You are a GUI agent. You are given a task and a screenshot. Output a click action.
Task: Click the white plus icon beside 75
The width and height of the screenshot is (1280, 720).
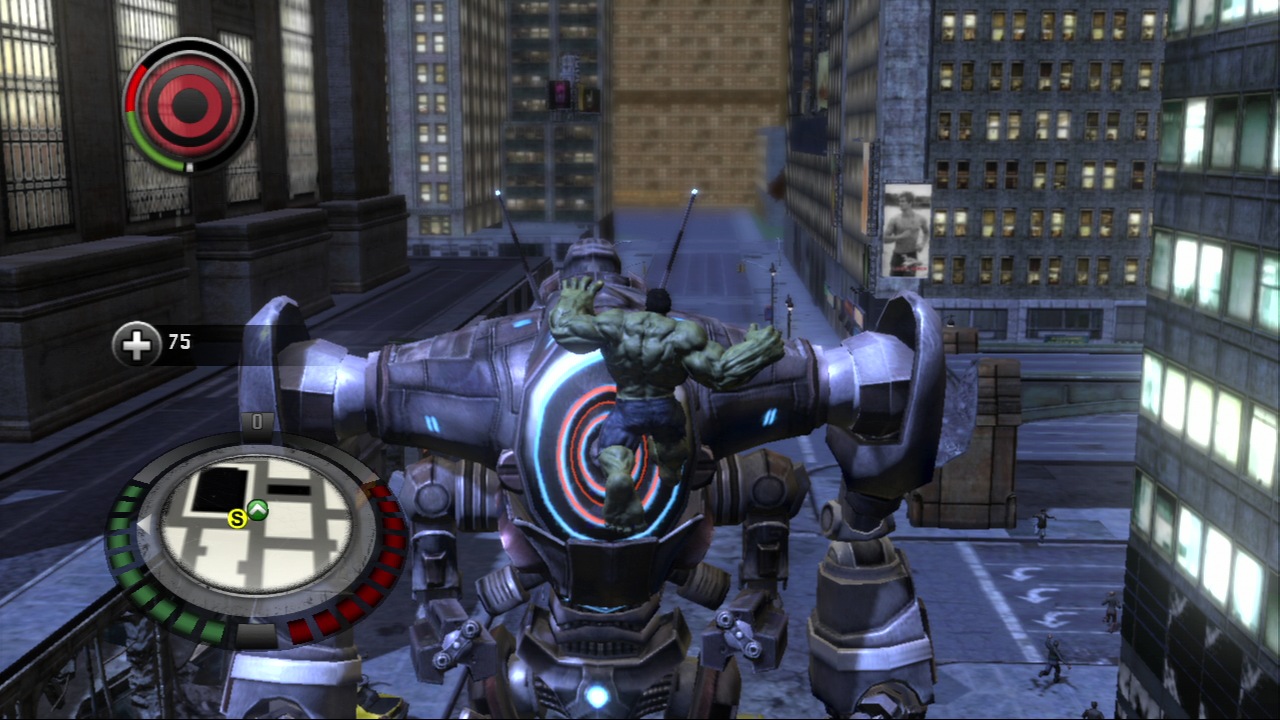(x=136, y=344)
